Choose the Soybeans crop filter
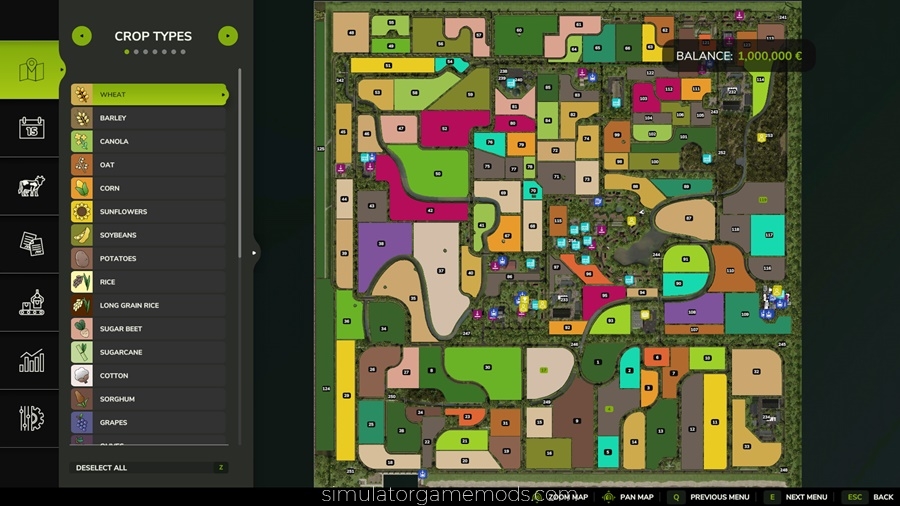The width and height of the screenshot is (900, 506). tap(148, 235)
